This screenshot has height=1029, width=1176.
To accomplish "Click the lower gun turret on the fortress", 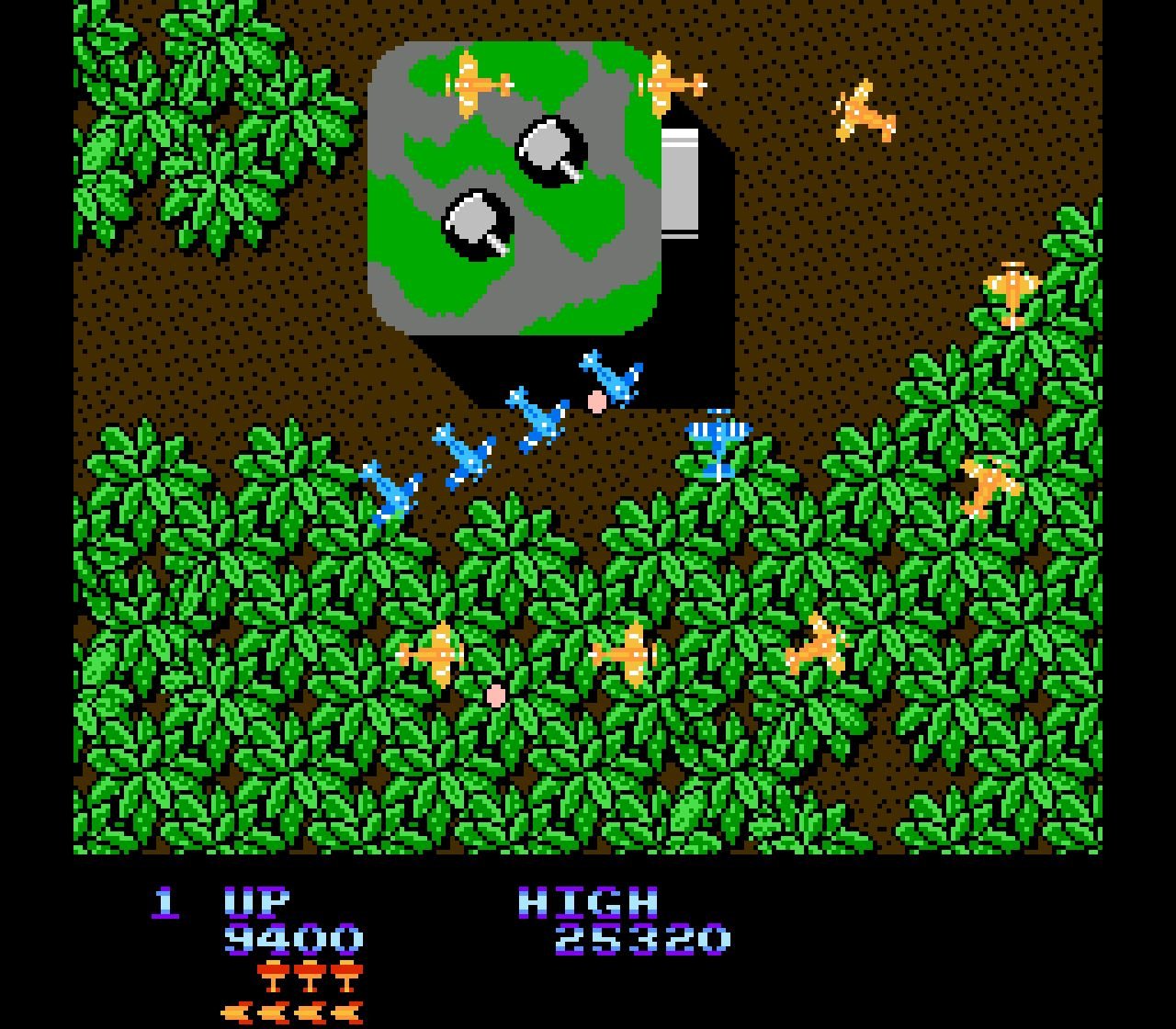I will pyautogui.click(x=478, y=220).
